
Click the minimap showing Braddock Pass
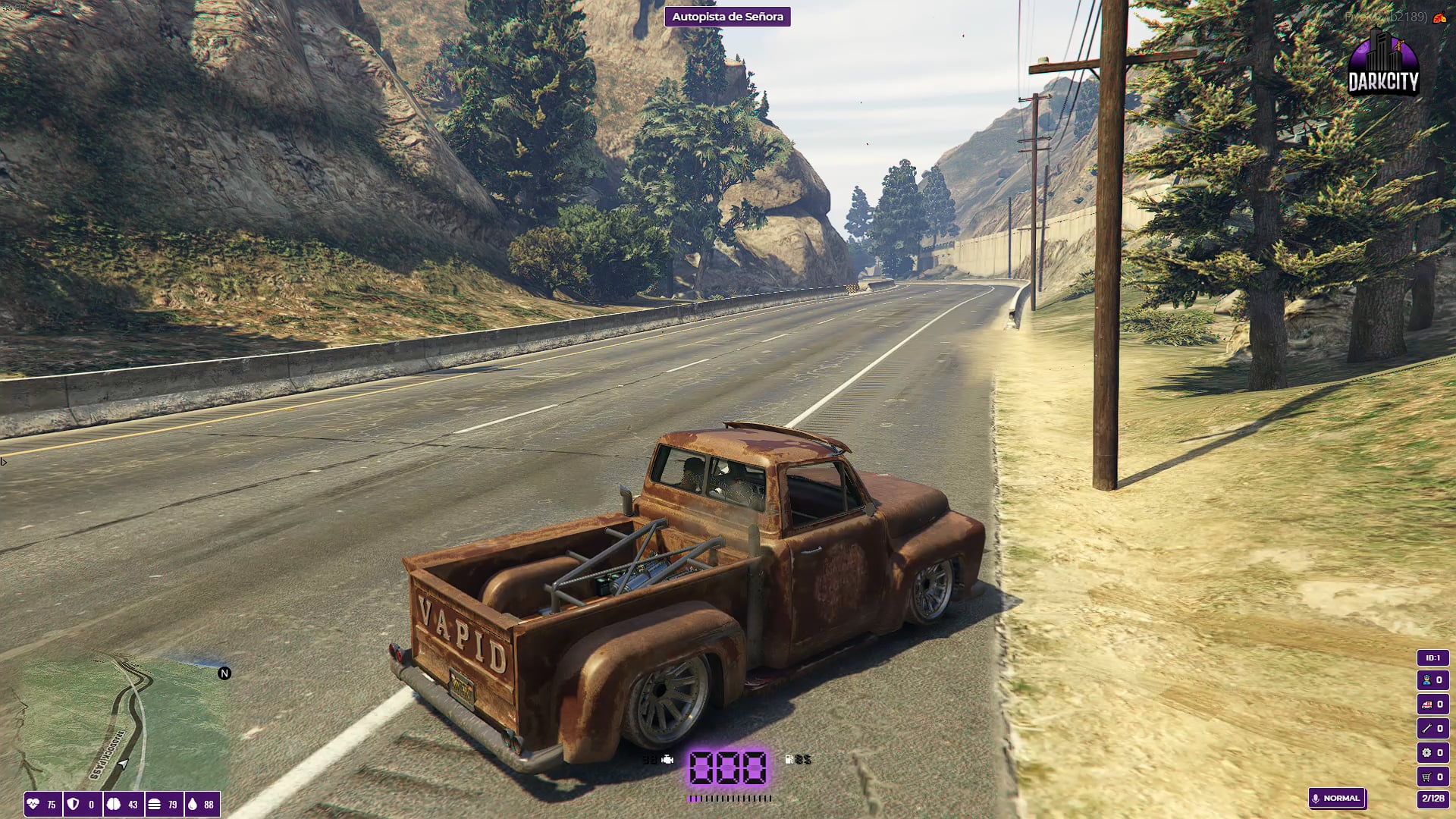click(x=121, y=724)
